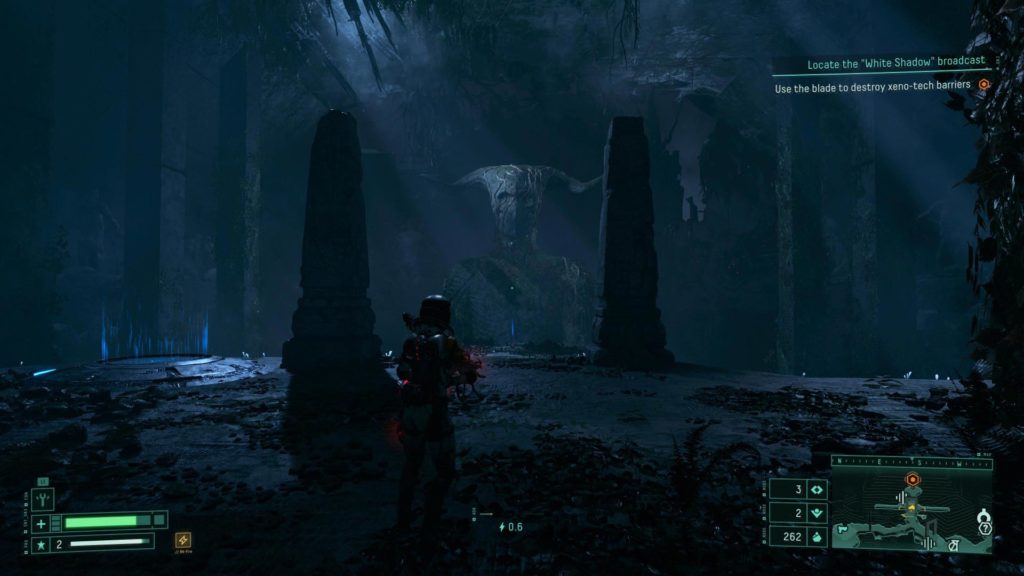Select the diamond-eye resource slot showing 3
Screen dimensions: 1024x576
click(x=816, y=490)
